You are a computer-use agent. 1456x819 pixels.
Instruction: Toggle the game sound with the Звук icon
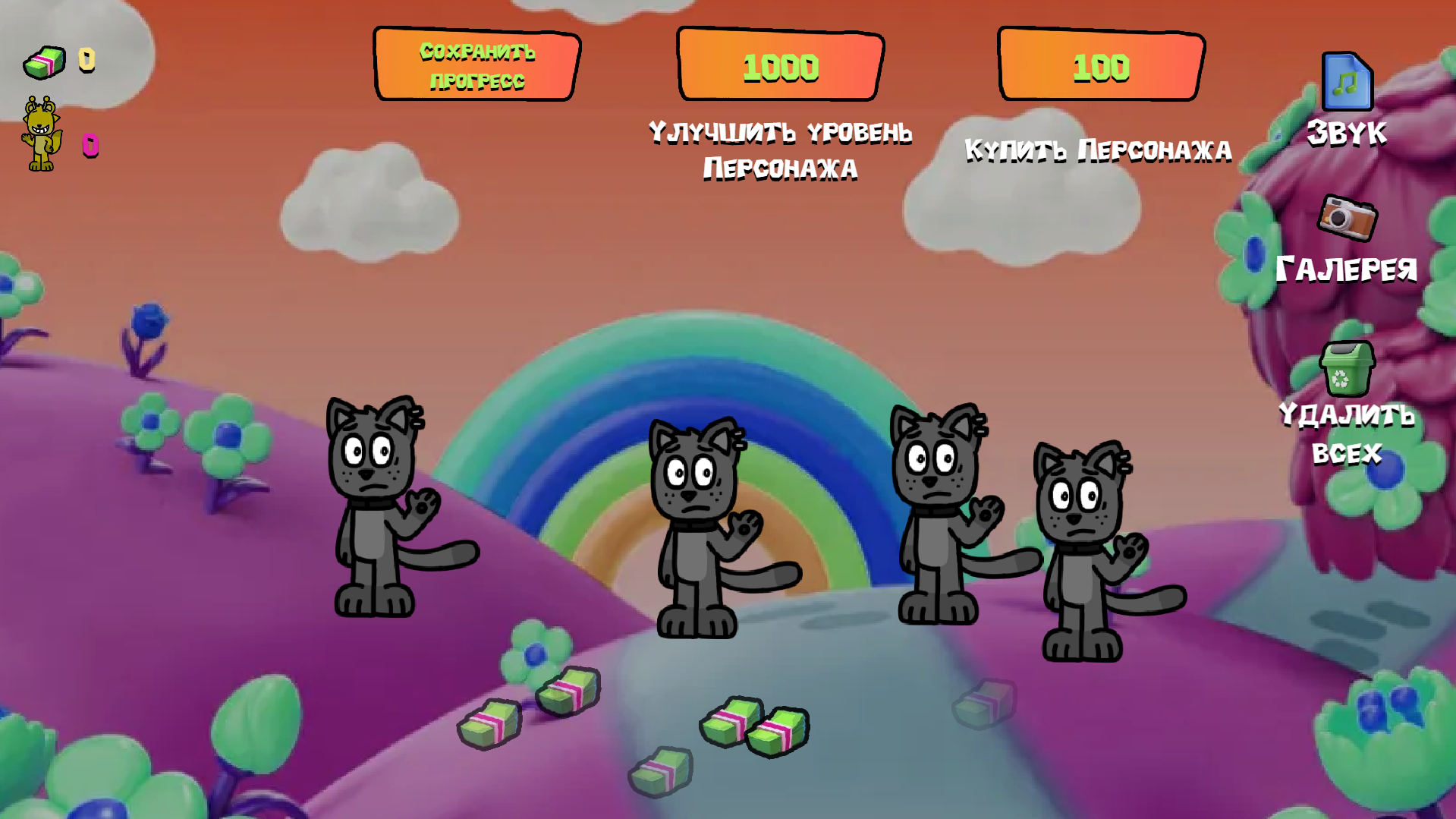1346,81
